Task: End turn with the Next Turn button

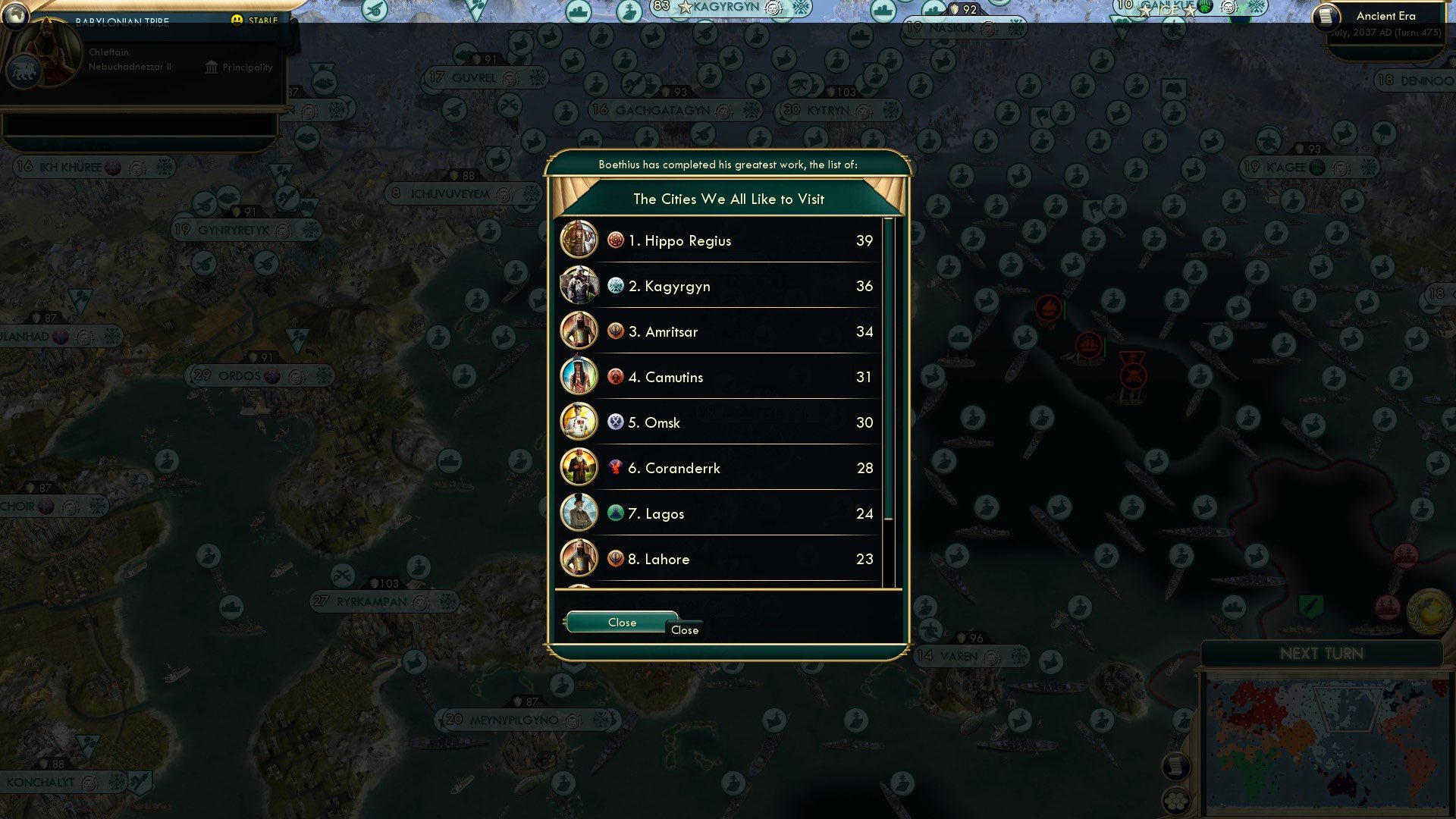Action: 1321,654
